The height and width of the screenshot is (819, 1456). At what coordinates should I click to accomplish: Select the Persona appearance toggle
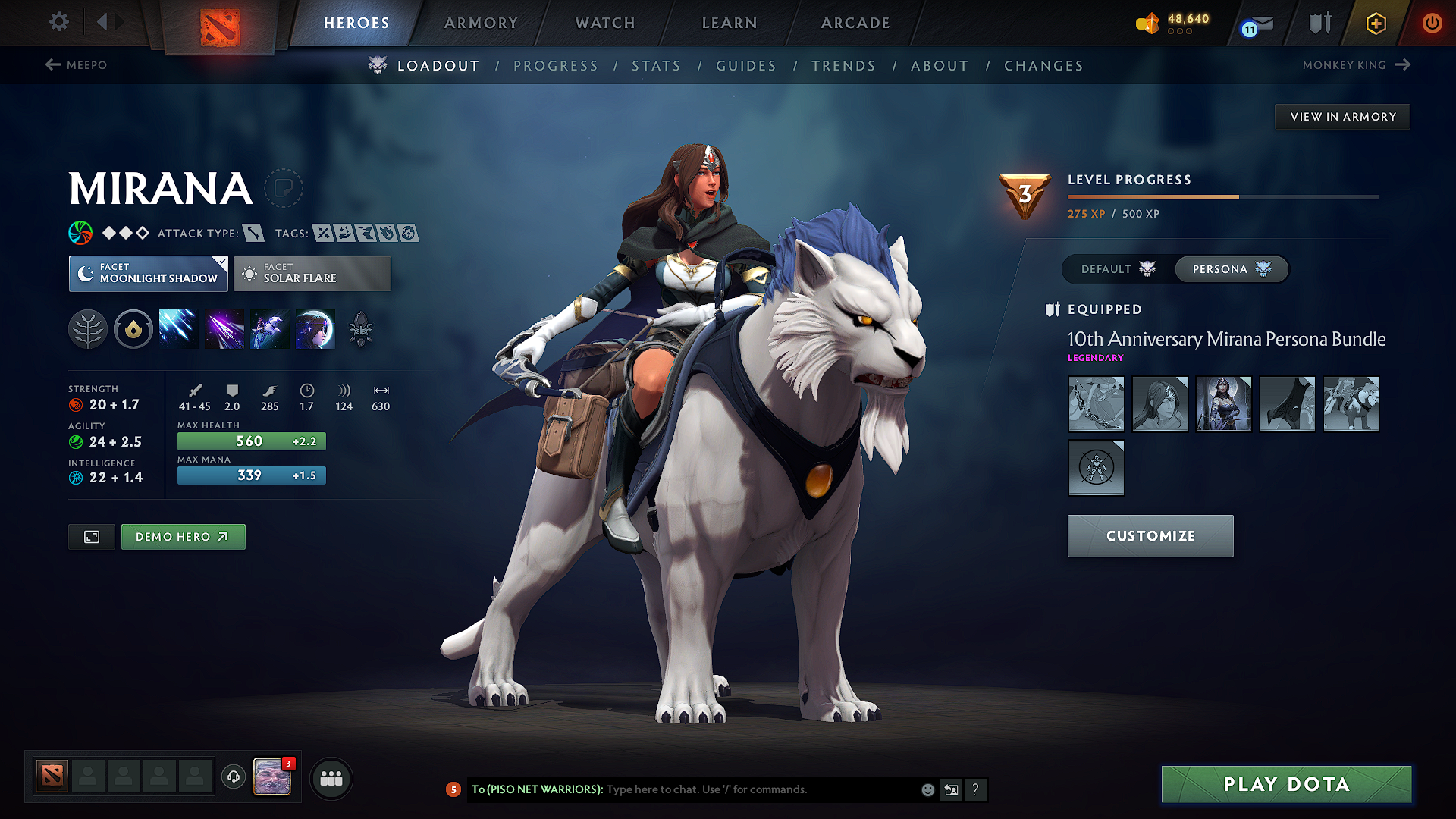point(1230,269)
